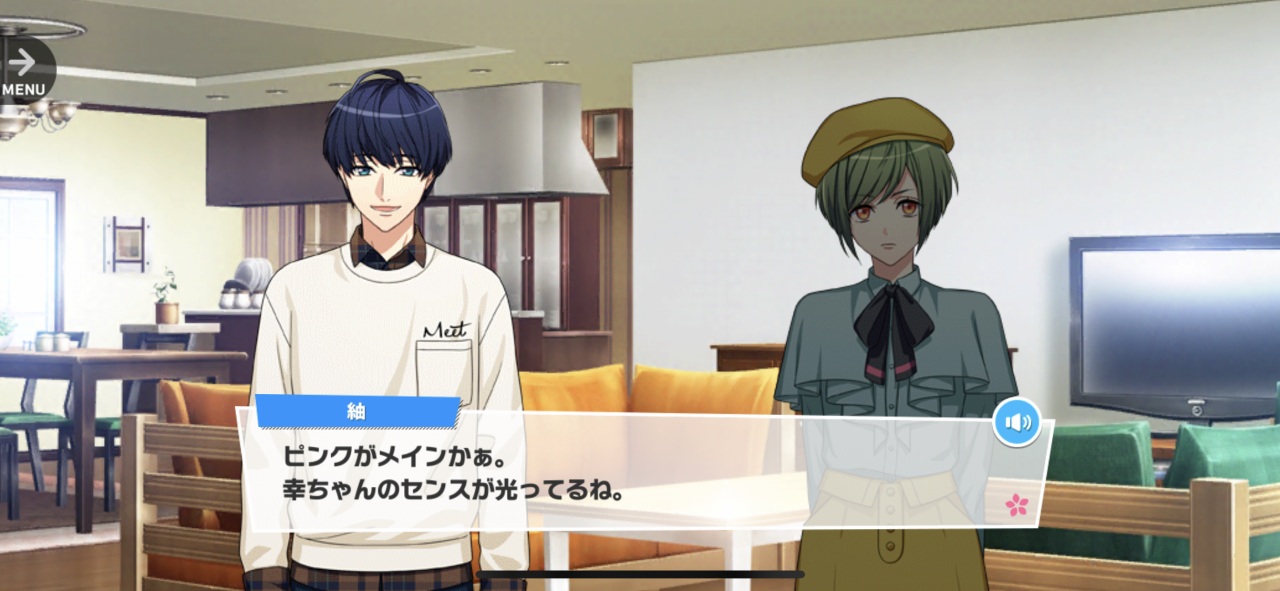
Task: Replay the voice line with speaker icon
Action: click(1017, 422)
